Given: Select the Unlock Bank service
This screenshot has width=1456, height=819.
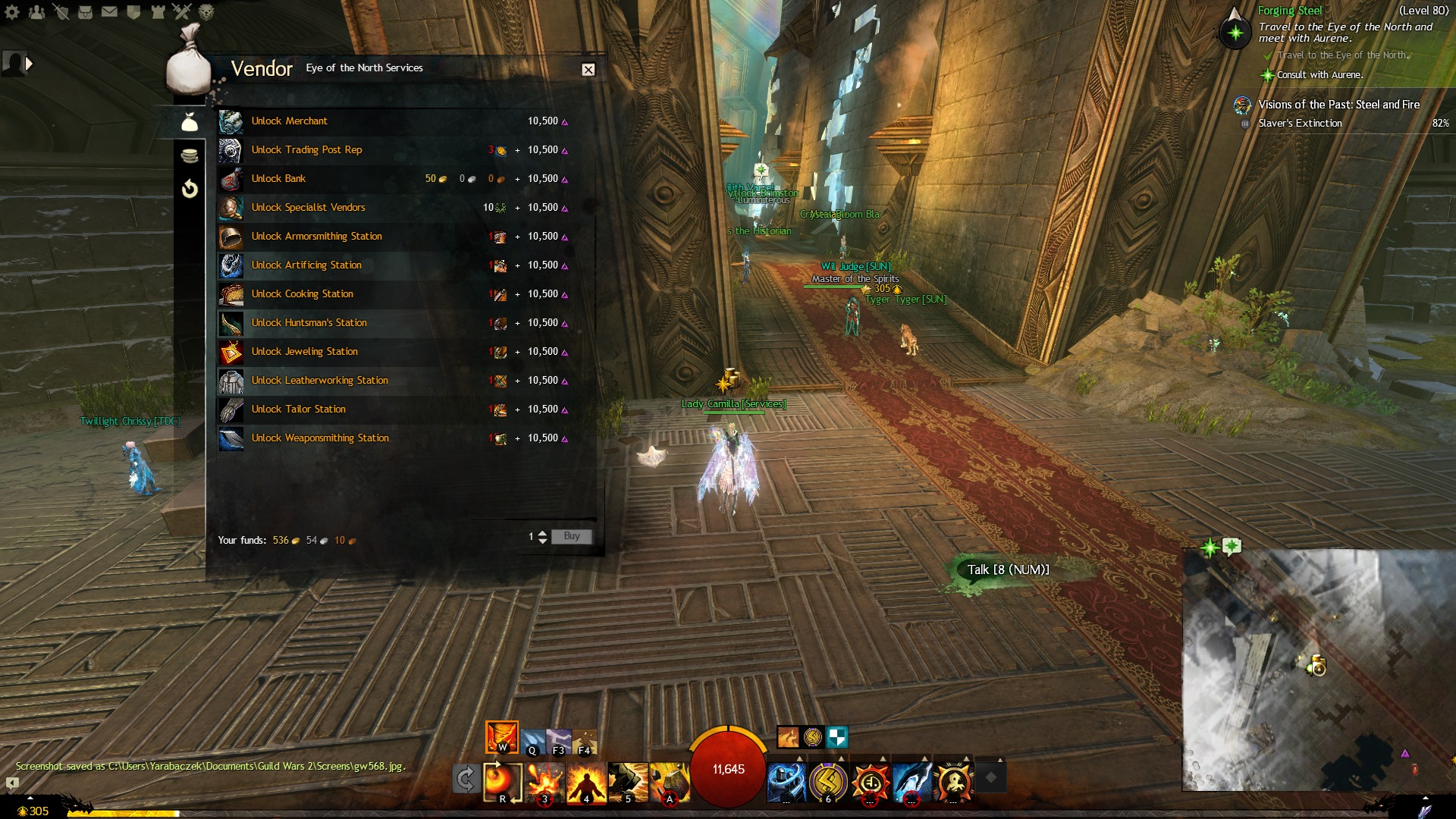Looking at the screenshot, I should 278,179.
